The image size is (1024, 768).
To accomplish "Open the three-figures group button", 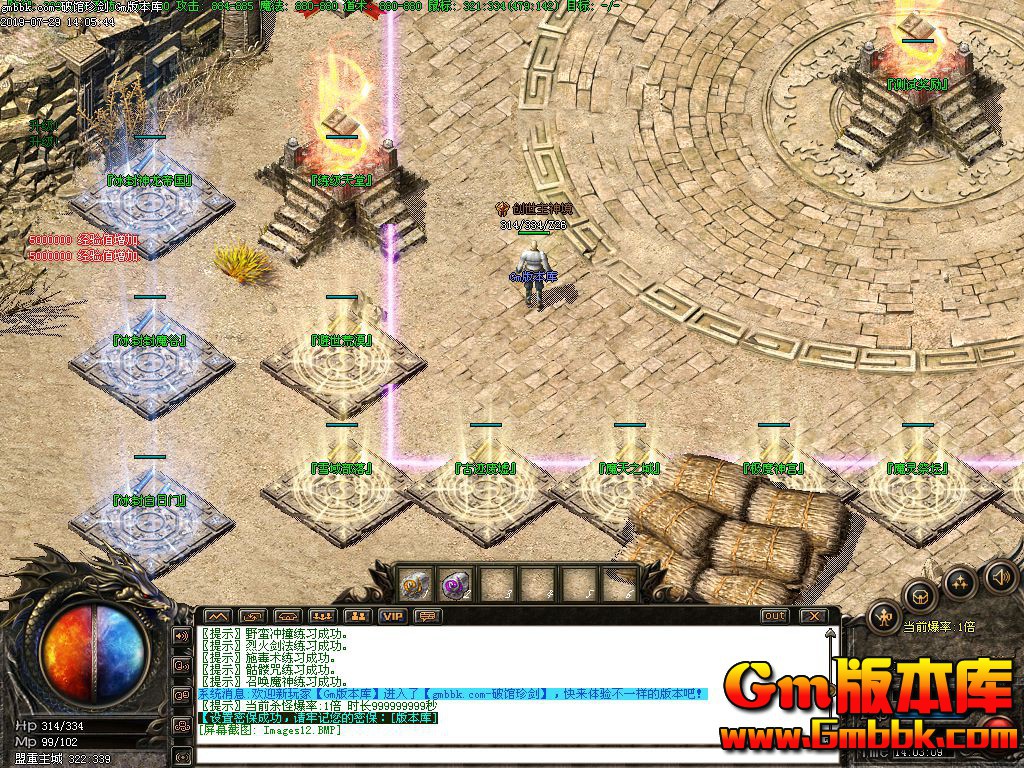I will pos(323,616).
